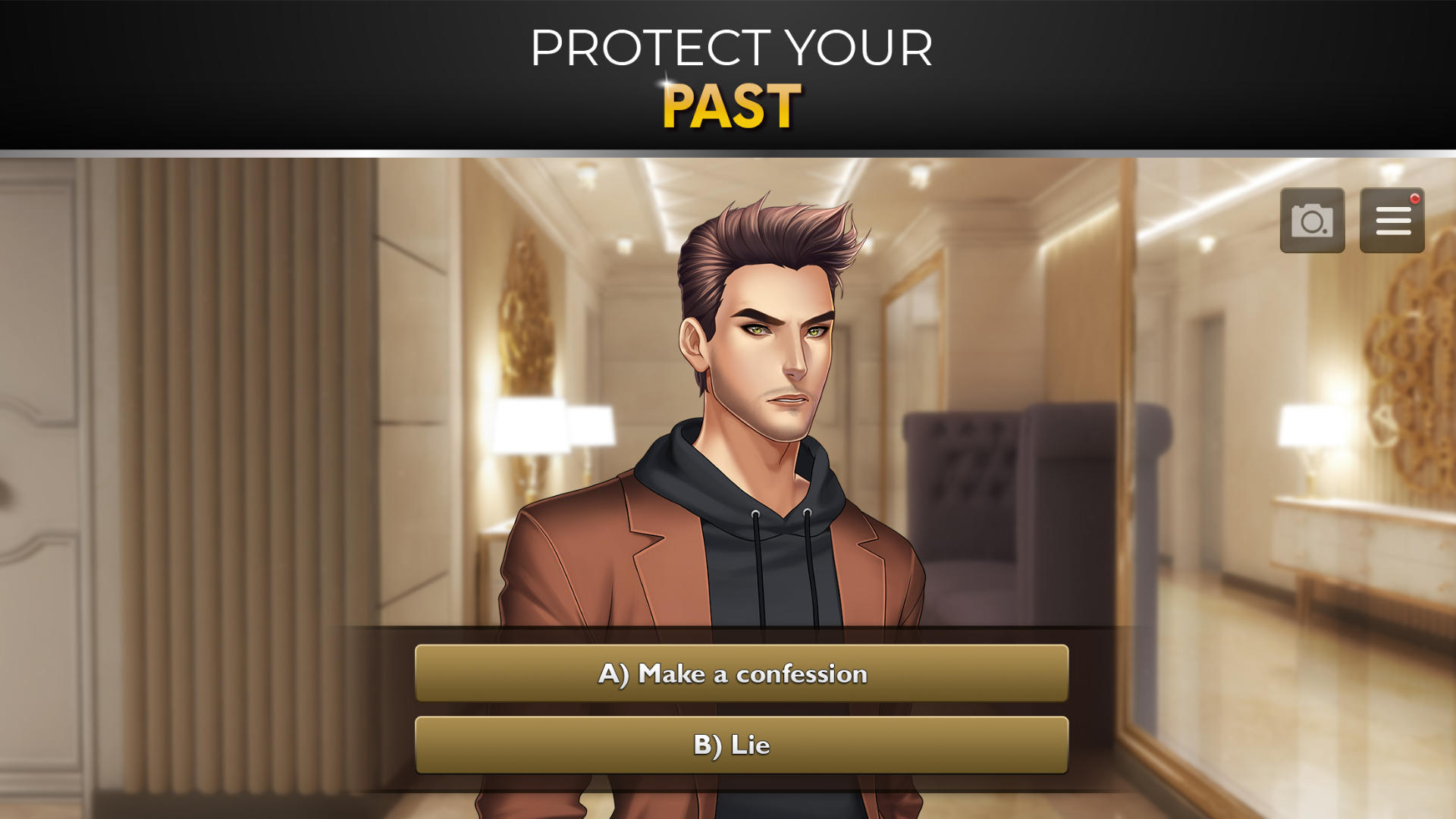Take a screenshot with the camera icon
This screenshot has height=819, width=1456.
point(1311,221)
